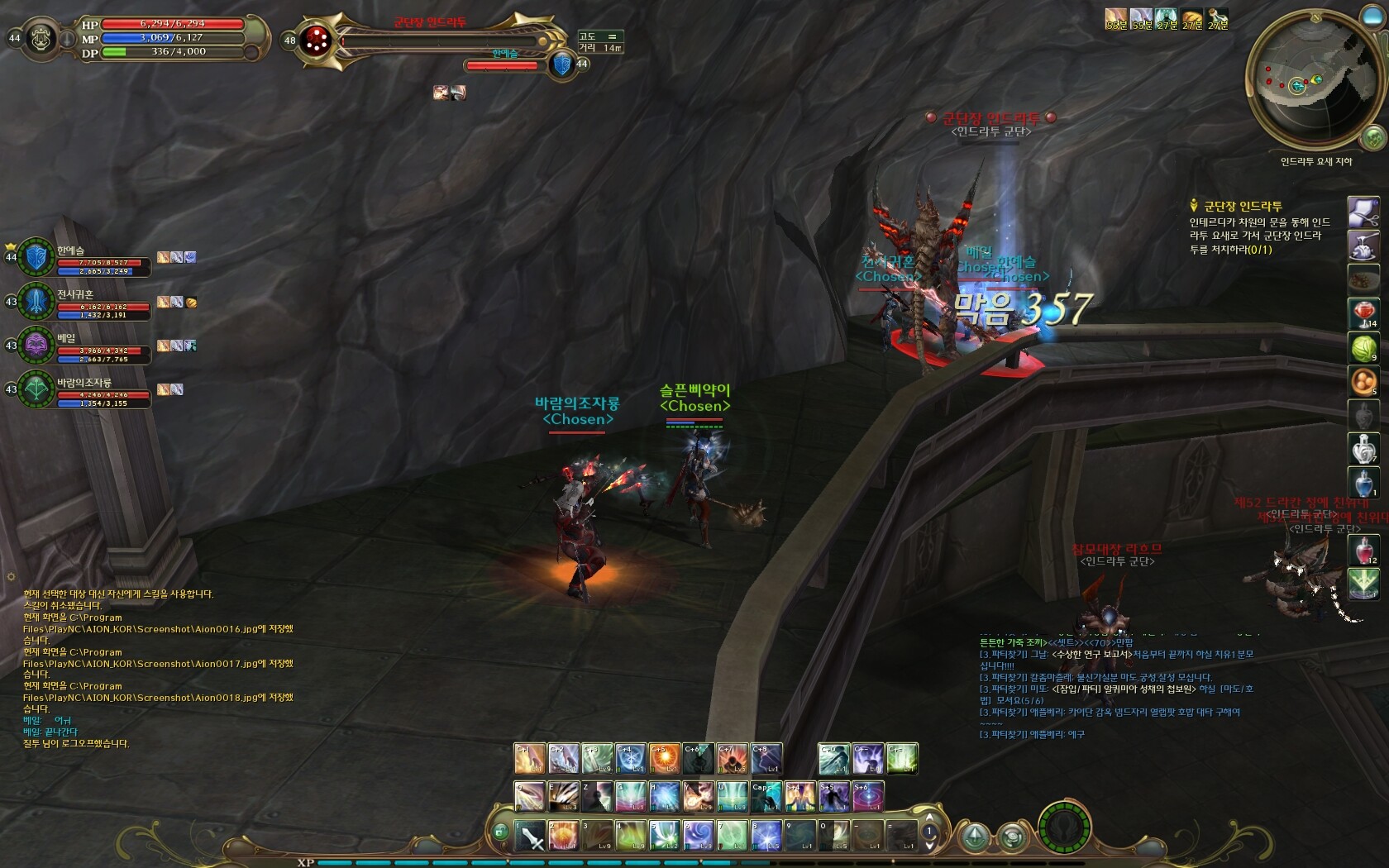The height and width of the screenshot is (868, 1389).
Task: Use the red potion with 14 charges
Action: [x=1363, y=313]
